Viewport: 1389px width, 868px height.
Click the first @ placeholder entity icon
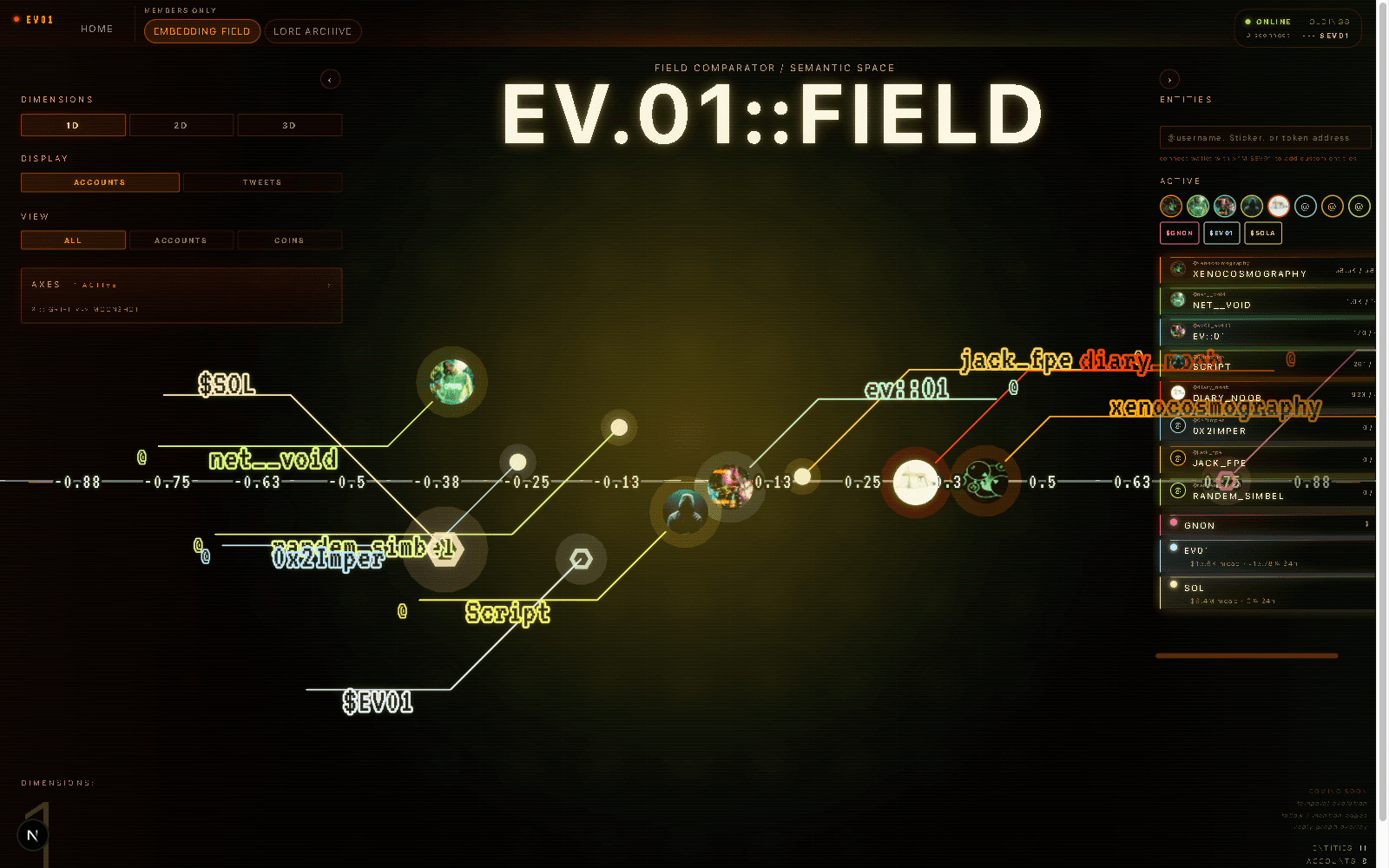coord(1306,206)
